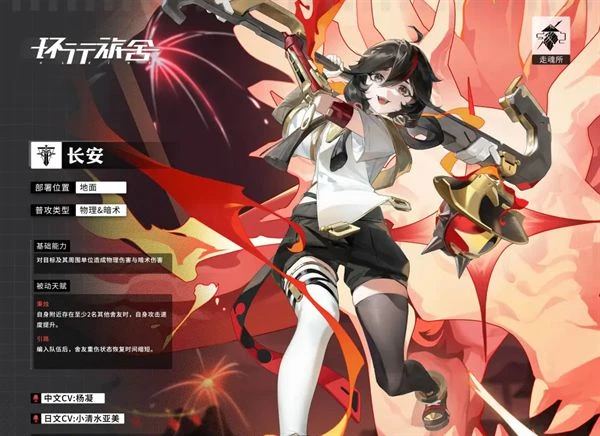The height and width of the screenshot is (436, 600).
Task: Play the 中文CV 杨凝 voice sample
Action: [x=36, y=398]
